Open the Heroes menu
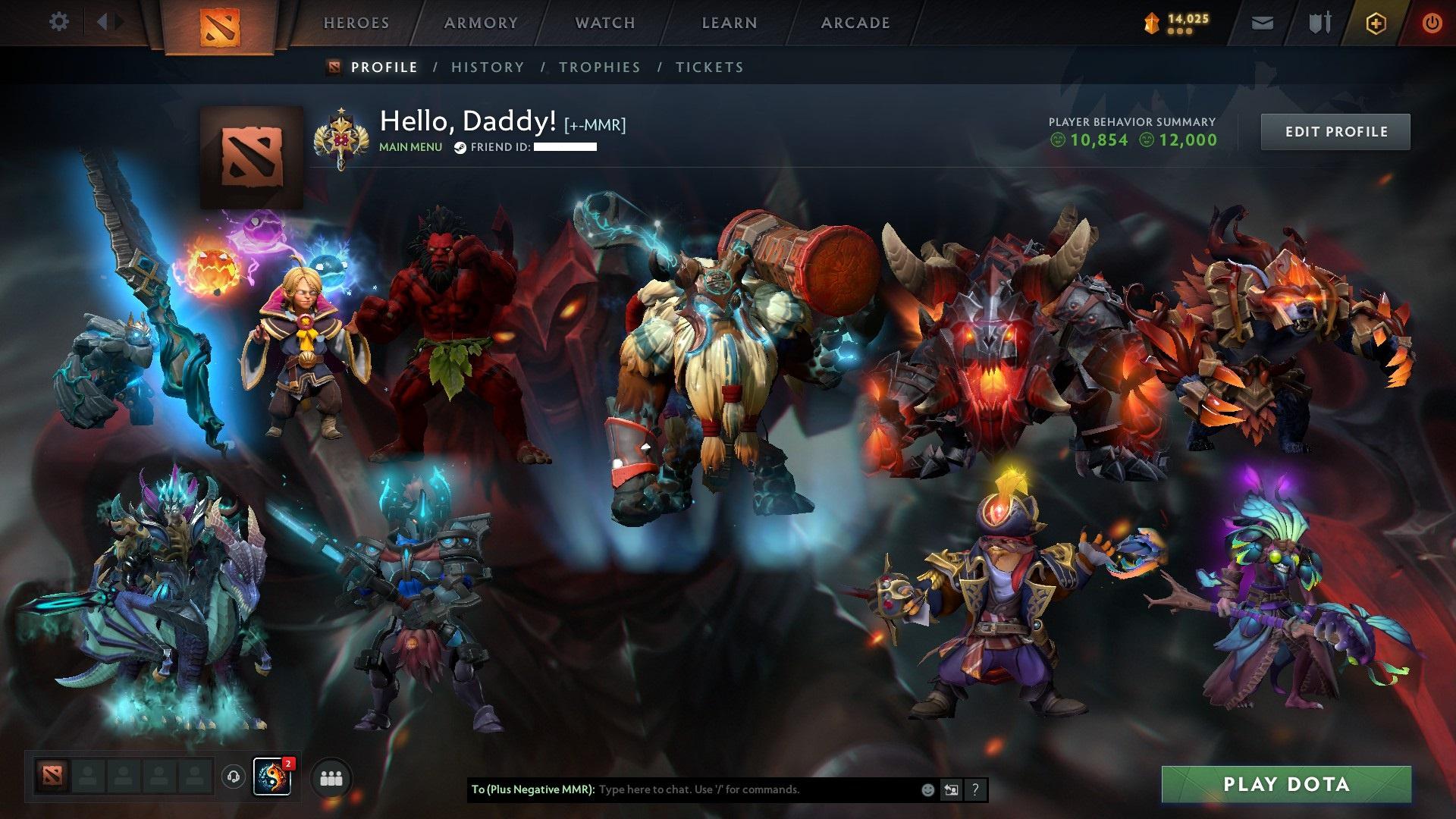This screenshot has height=819, width=1456. click(x=356, y=23)
